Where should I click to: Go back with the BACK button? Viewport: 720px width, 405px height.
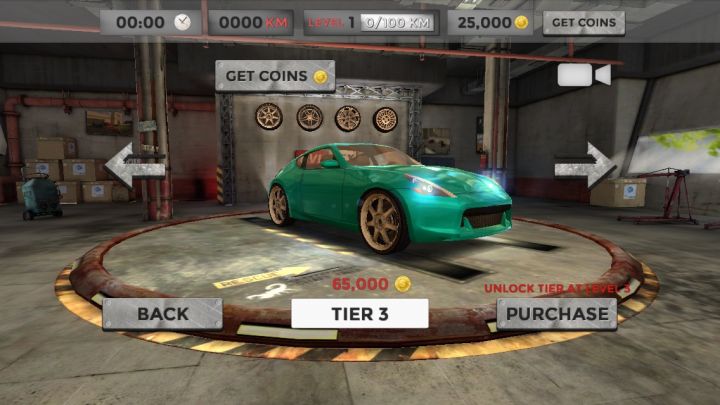tap(162, 313)
